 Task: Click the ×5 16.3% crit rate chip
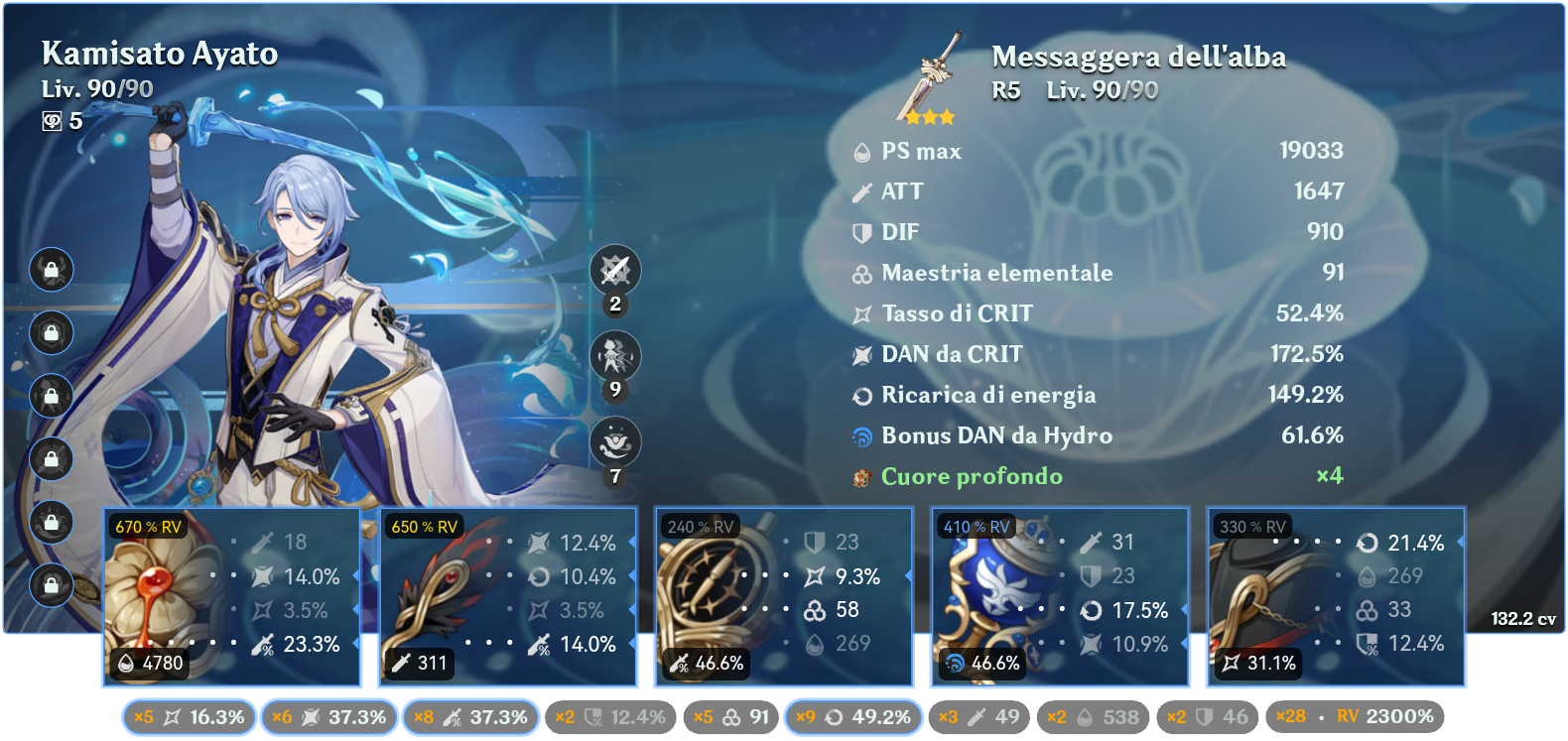click(189, 714)
